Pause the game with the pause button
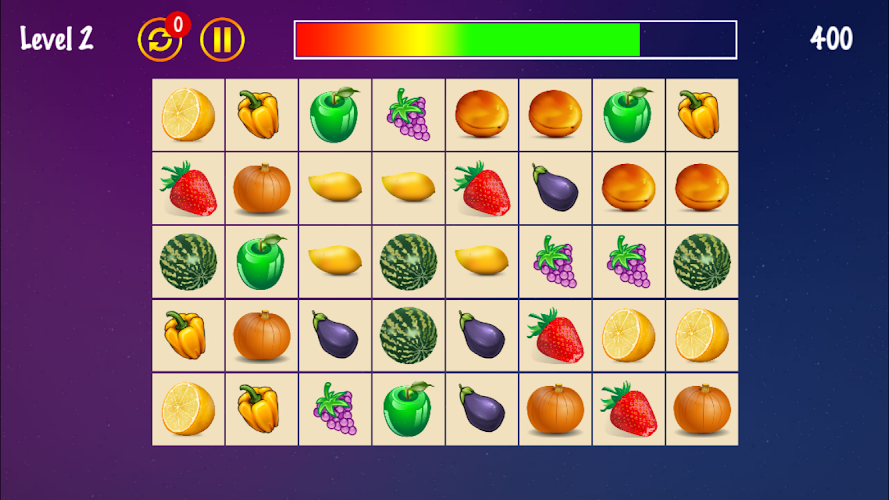 click(x=222, y=40)
